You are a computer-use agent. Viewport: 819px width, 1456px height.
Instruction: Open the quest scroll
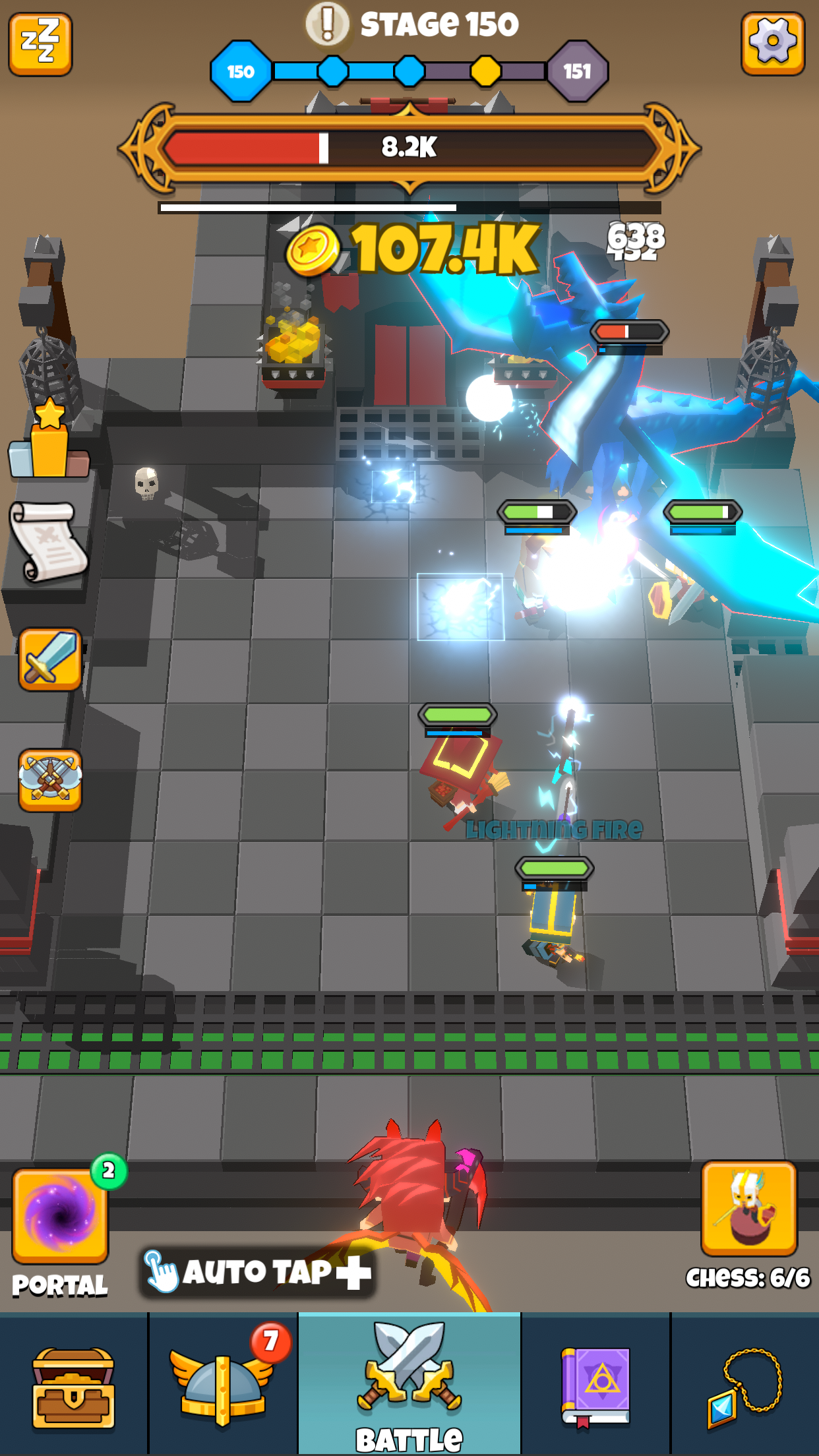48,542
